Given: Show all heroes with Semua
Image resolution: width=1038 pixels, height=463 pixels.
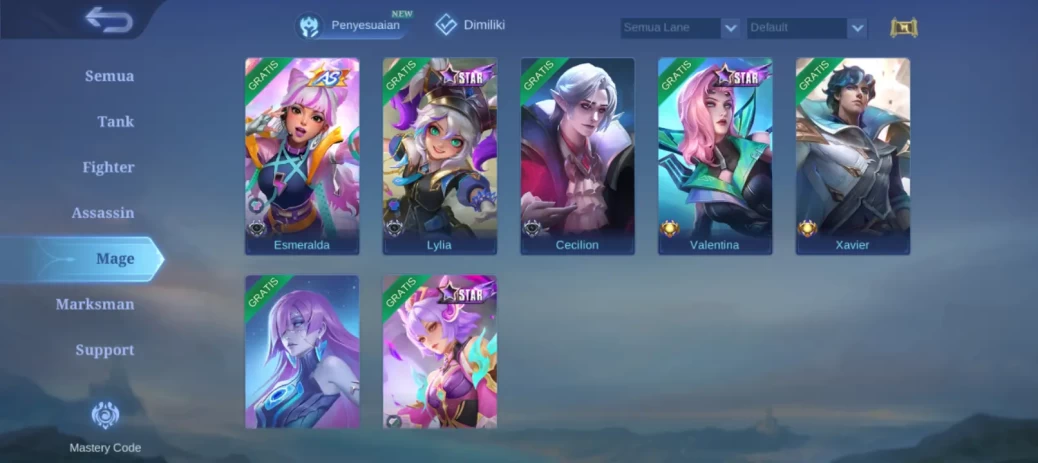Looking at the screenshot, I should click(x=109, y=76).
